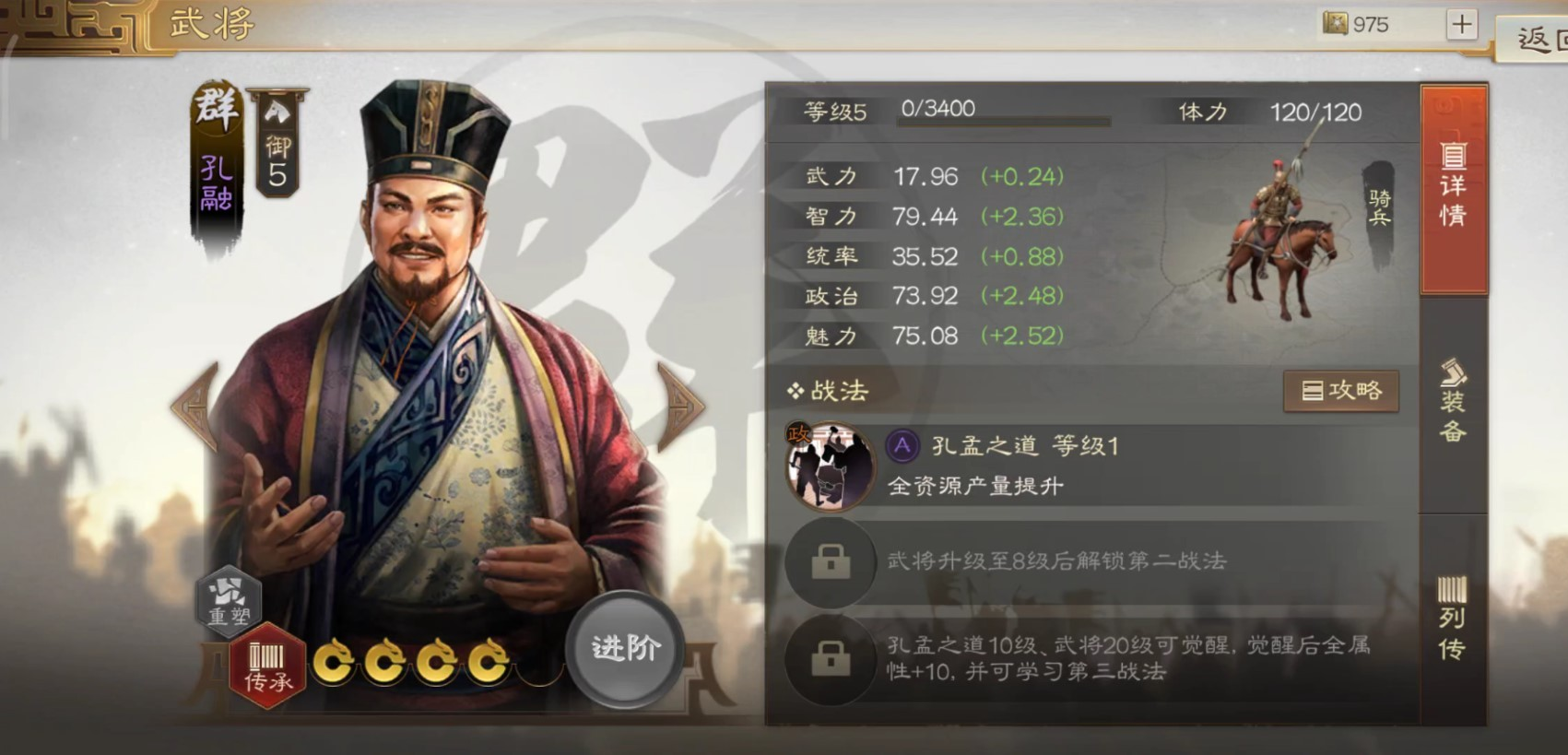Select the 重塑 (reshape) icon
The width and height of the screenshot is (1568, 755).
[230, 601]
